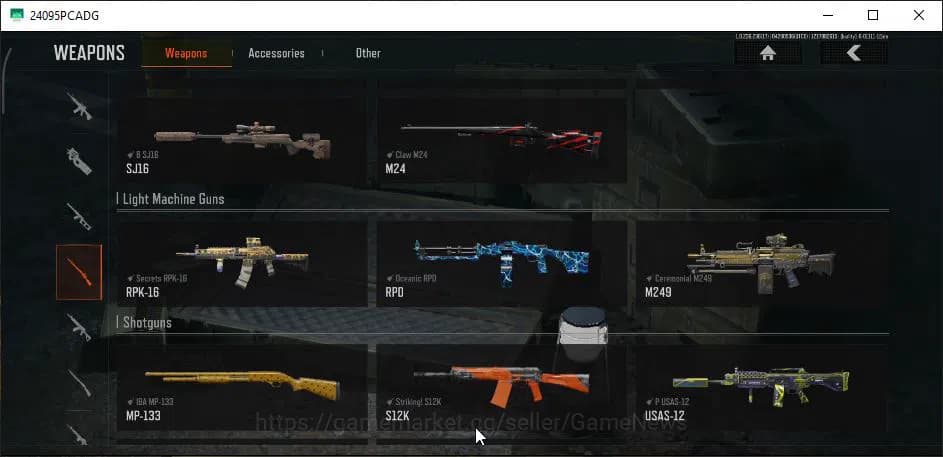The width and height of the screenshot is (943, 457).
Task: Pick the Oceanic RPD weapon card
Action: 501,262
